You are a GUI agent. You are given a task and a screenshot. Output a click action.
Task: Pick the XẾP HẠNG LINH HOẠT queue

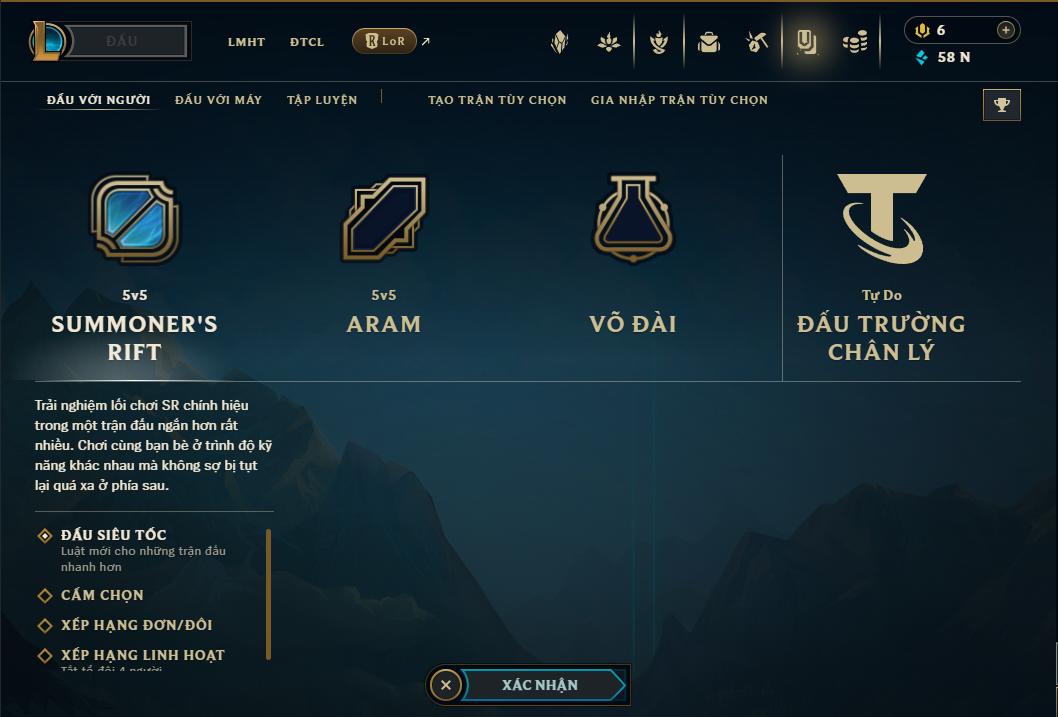pyautogui.click(x=142, y=655)
